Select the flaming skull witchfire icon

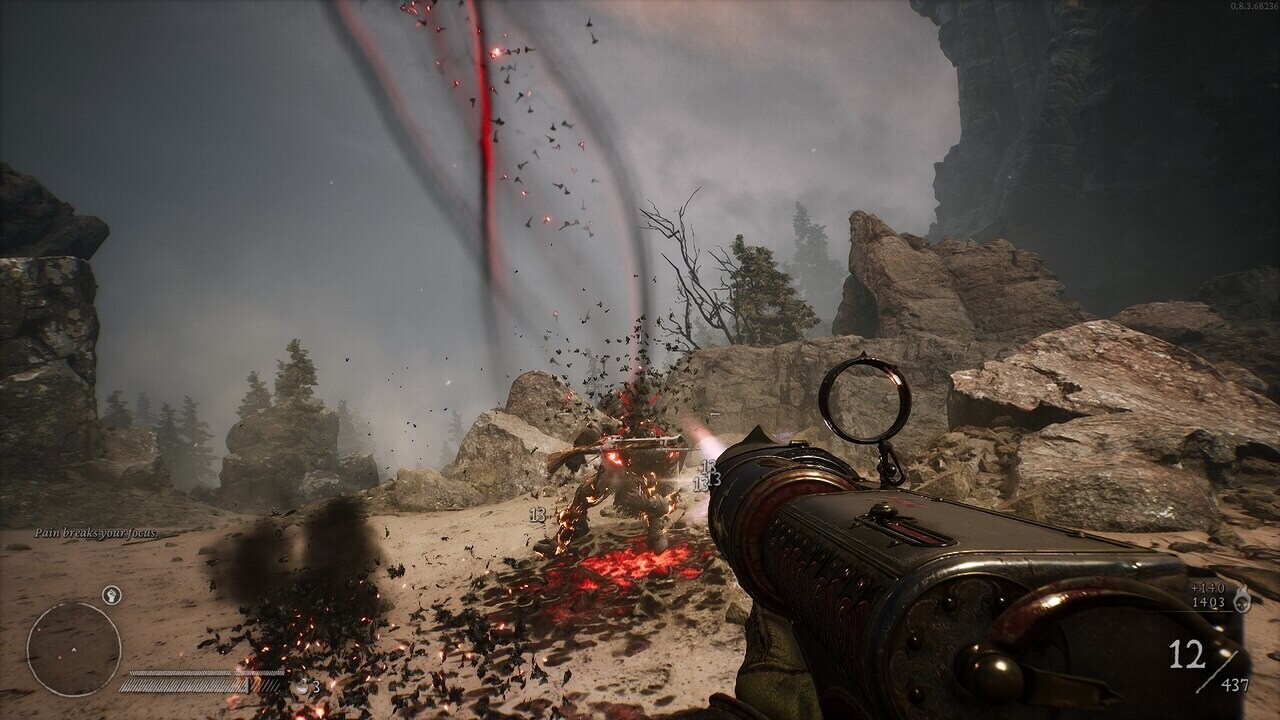pos(1243,598)
